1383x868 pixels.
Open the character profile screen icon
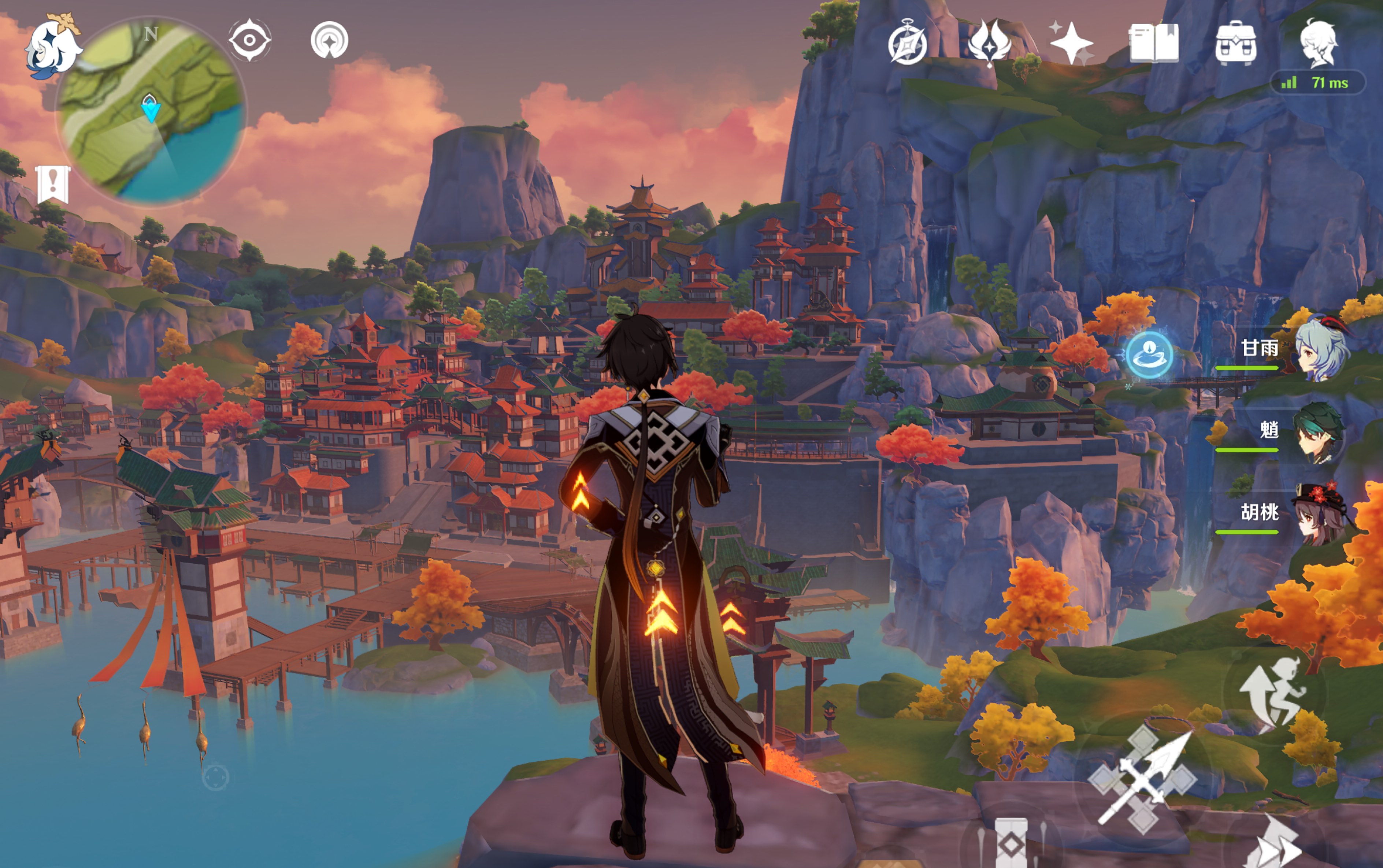tap(1318, 42)
